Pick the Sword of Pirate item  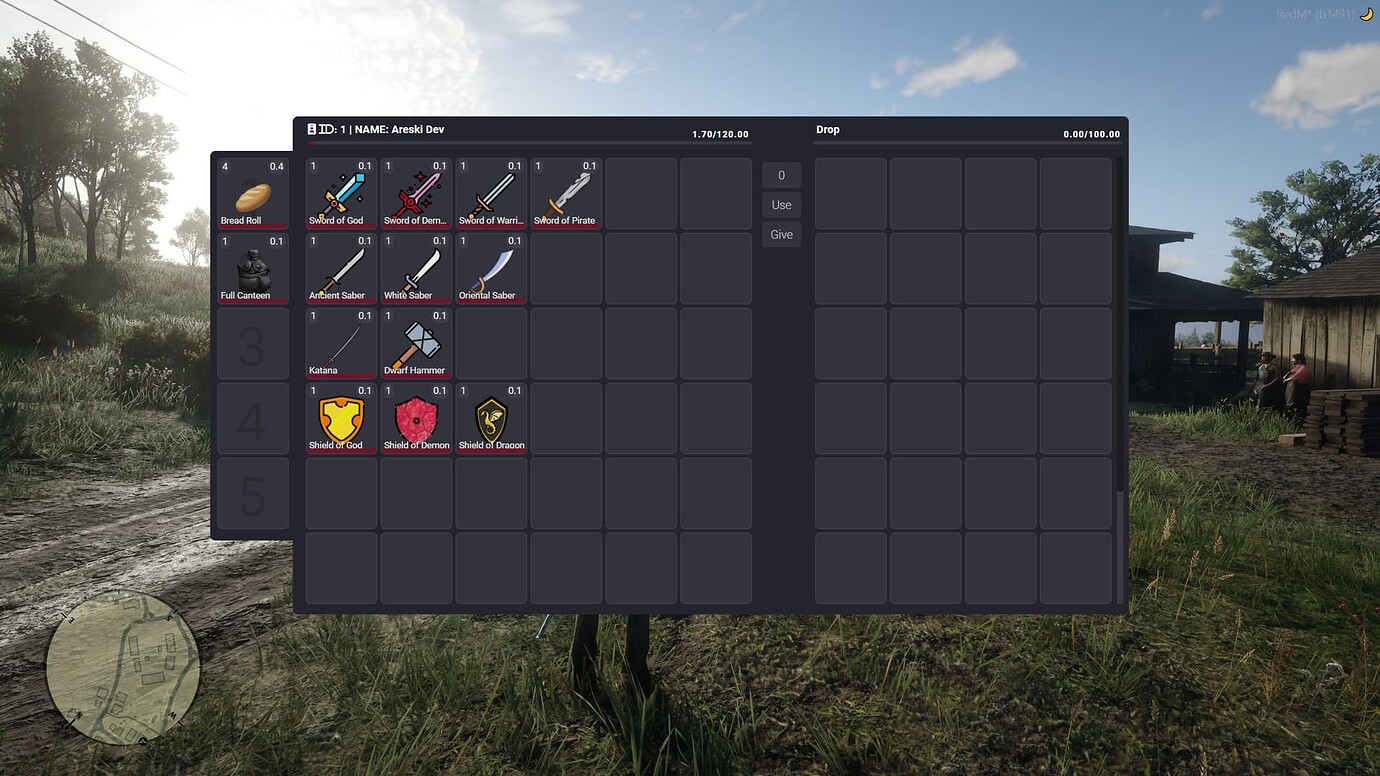pos(565,192)
